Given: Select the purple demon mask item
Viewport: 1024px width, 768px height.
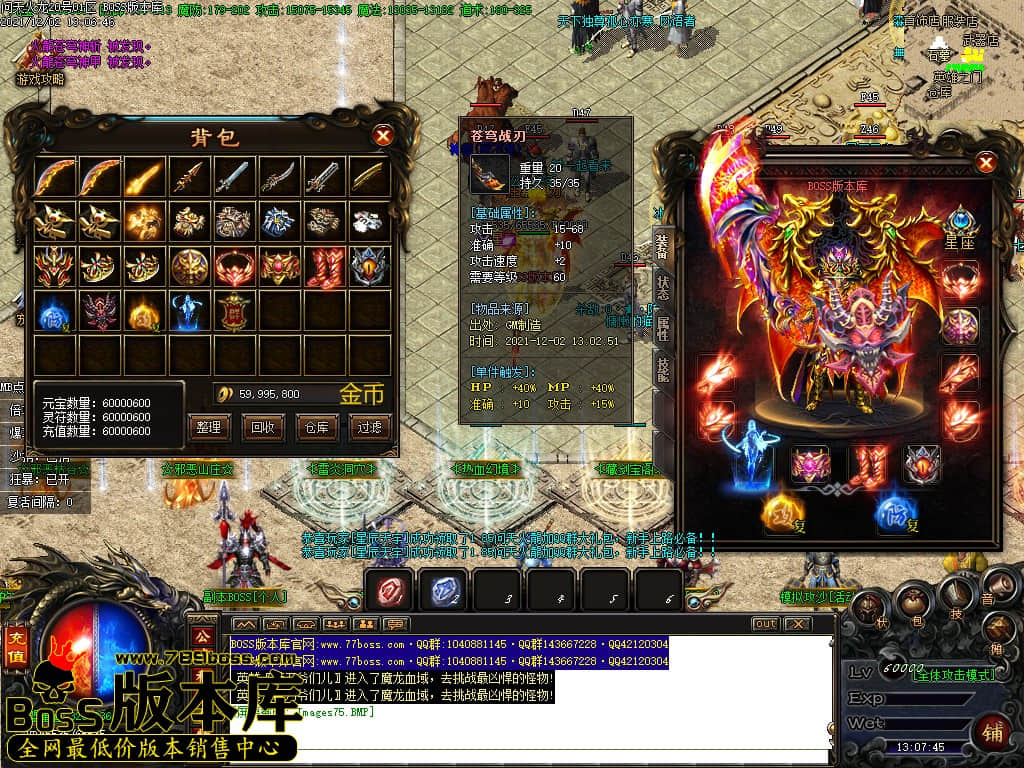Looking at the screenshot, I should [x=99, y=312].
